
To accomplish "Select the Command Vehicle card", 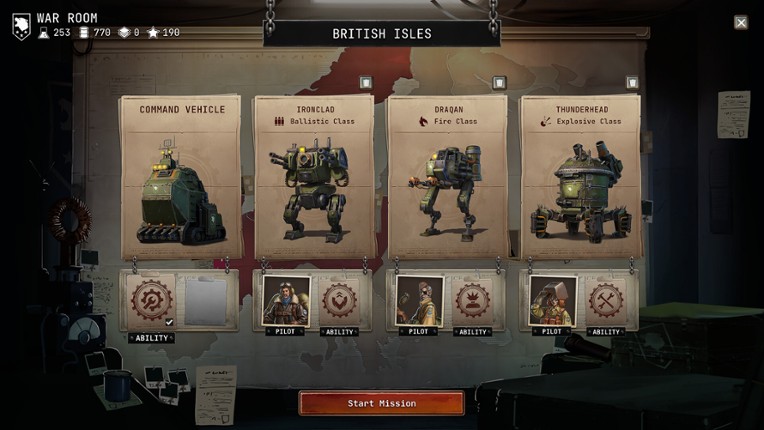I will tap(181, 178).
